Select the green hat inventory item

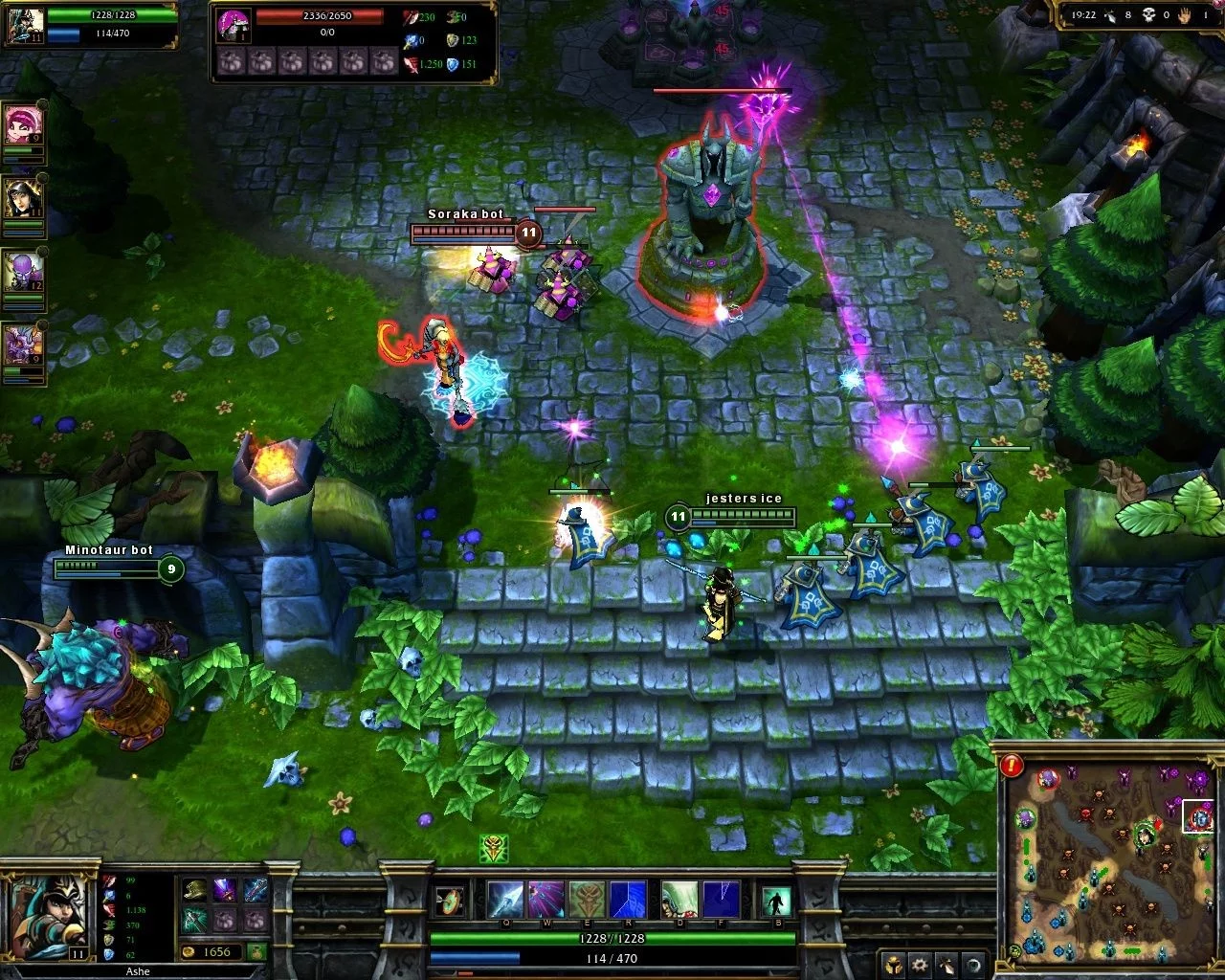pyautogui.click(x=195, y=891)
